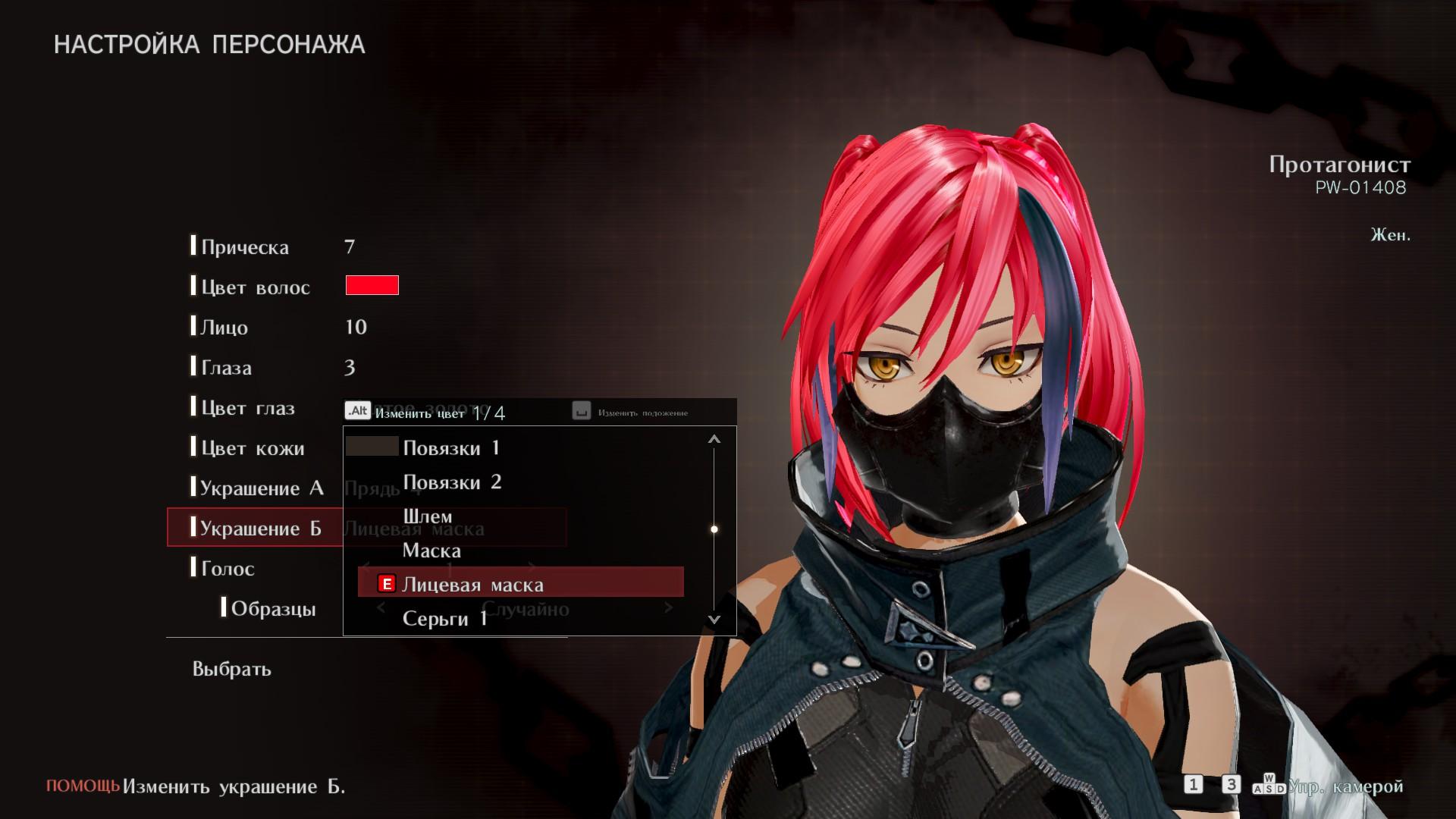Viewport: 1456px width, 819px height.
Task: Select Украшение Б accessory row
Action: point(260,529)
